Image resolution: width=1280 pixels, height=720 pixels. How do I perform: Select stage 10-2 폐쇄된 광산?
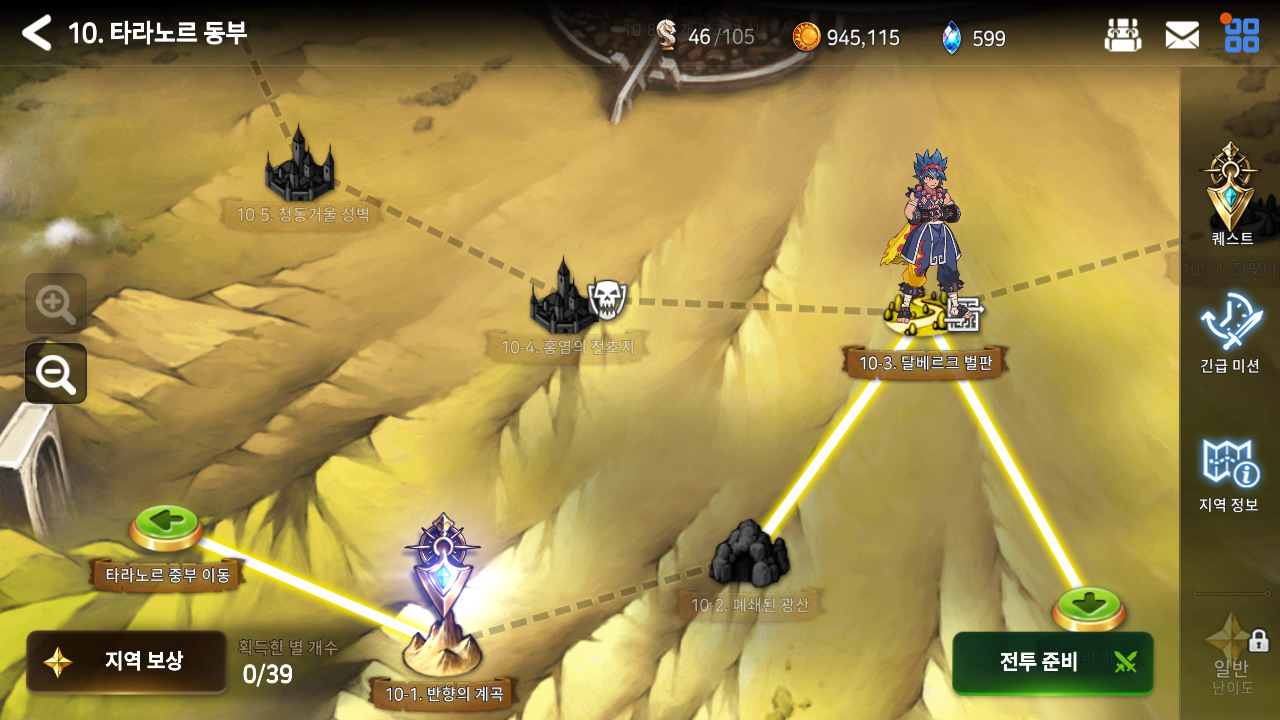tap(749, 556)
